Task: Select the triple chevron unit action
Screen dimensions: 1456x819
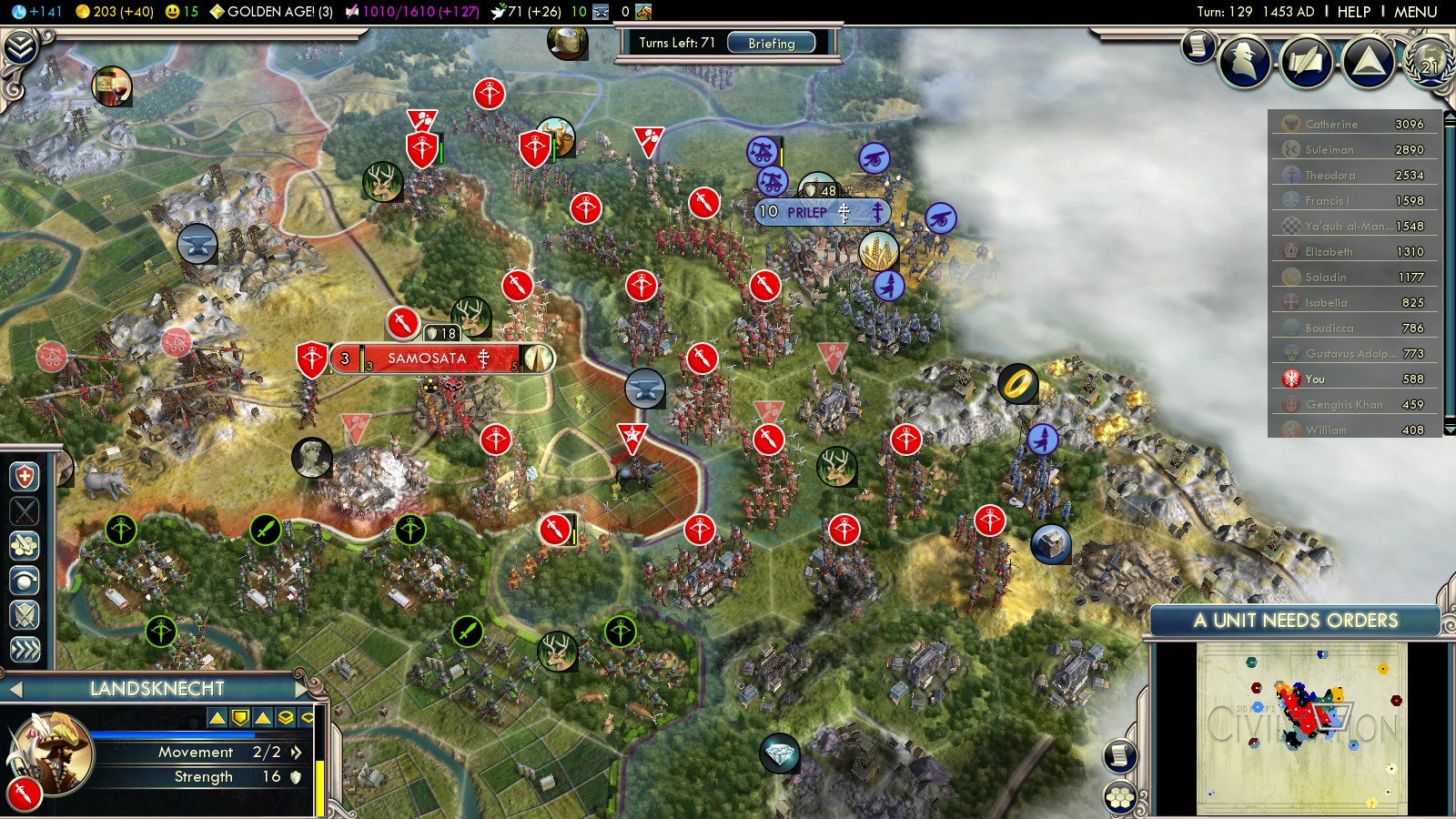Action: click(25, 649)
